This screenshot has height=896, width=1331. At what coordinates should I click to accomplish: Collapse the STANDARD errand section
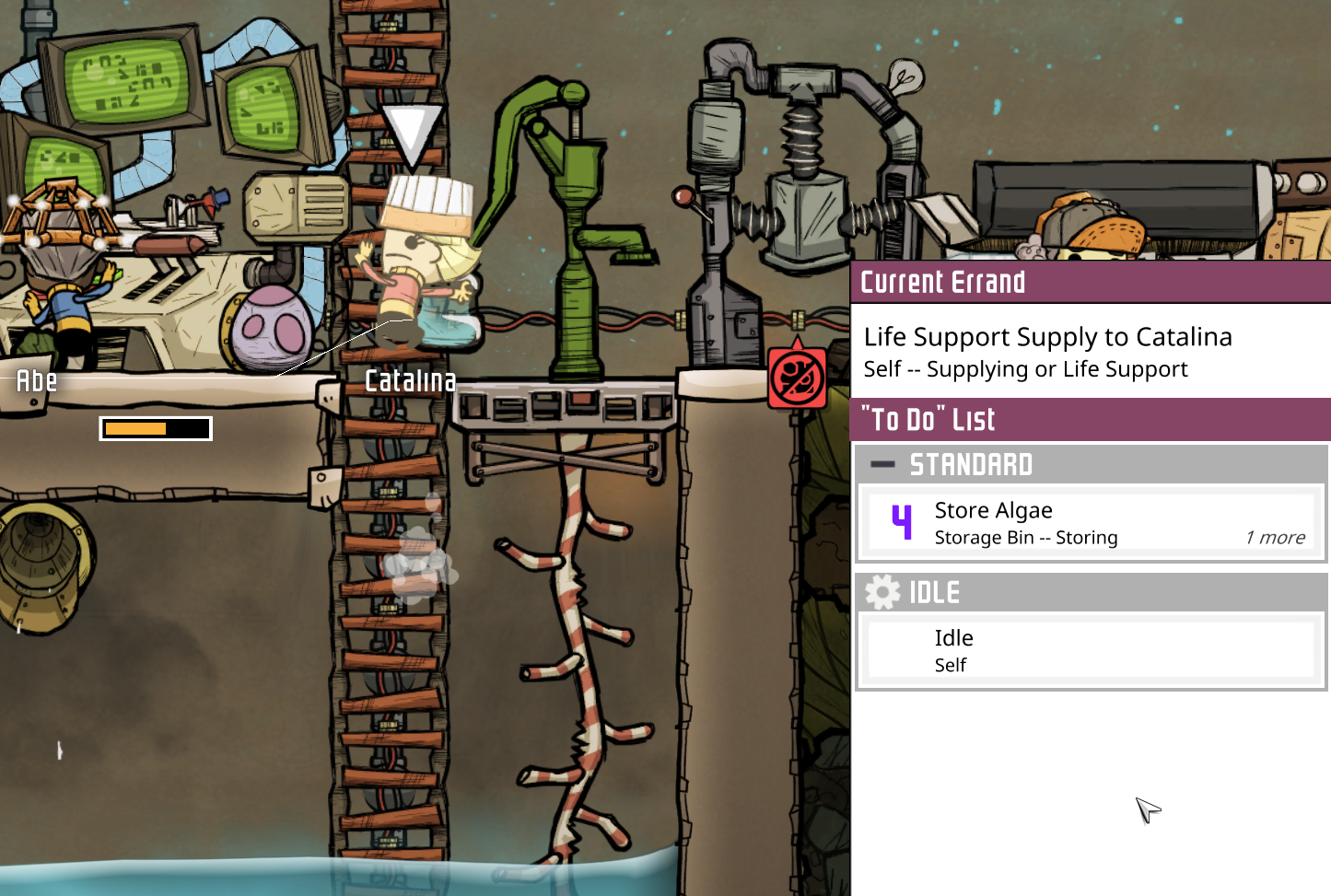pos(882,465)
